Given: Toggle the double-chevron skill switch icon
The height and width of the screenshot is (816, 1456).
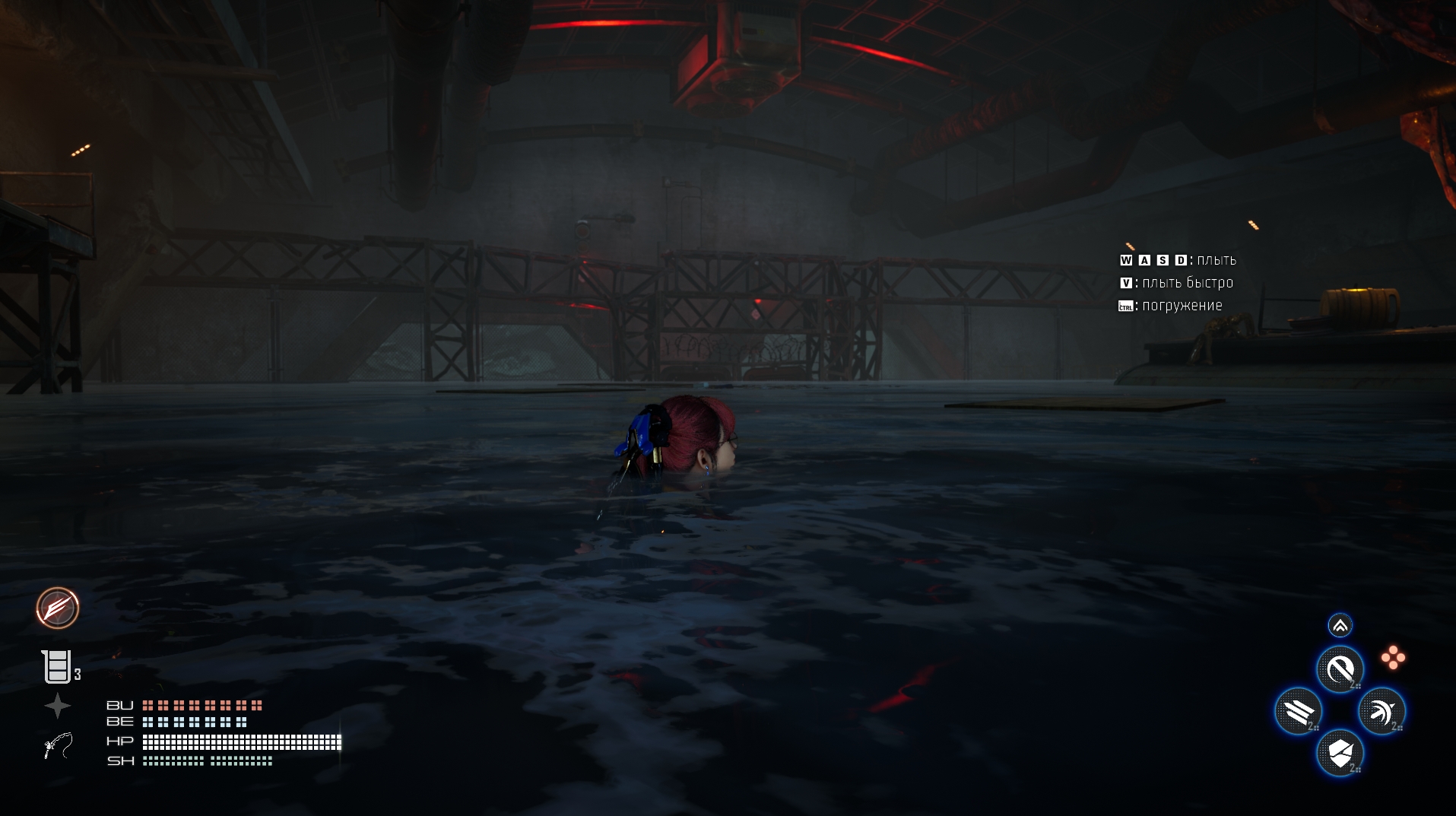Looking at the screenshot, I should tap(1340, 625).
